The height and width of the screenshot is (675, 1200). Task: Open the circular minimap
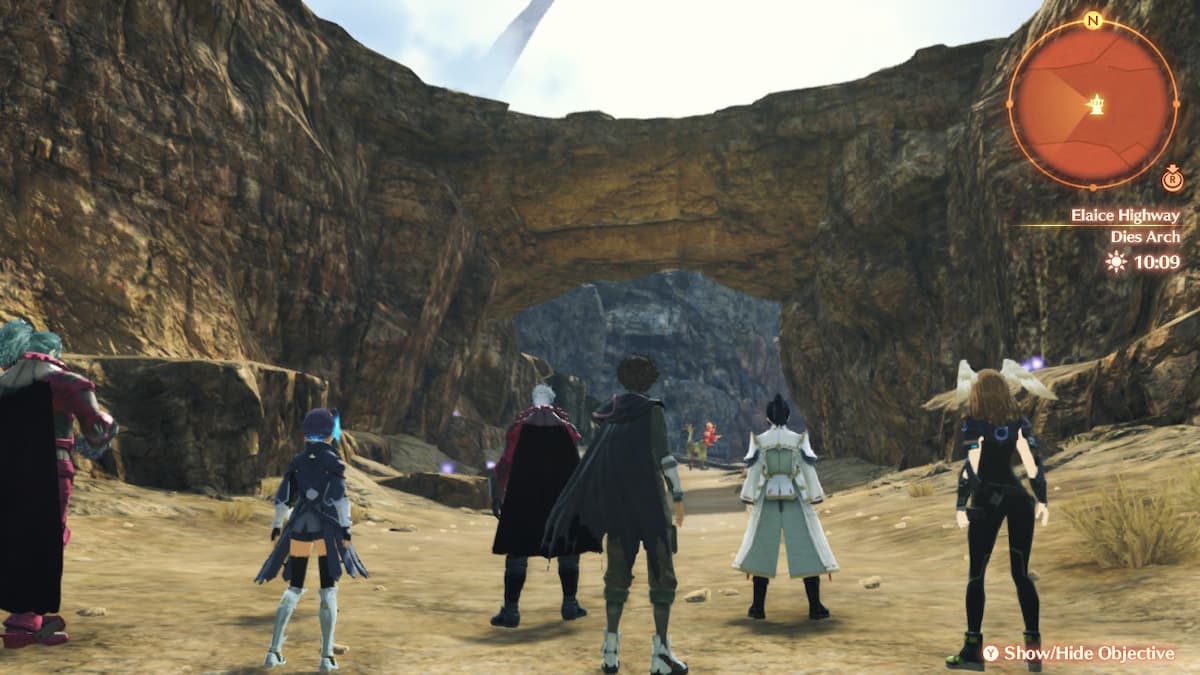(1092, 103)
